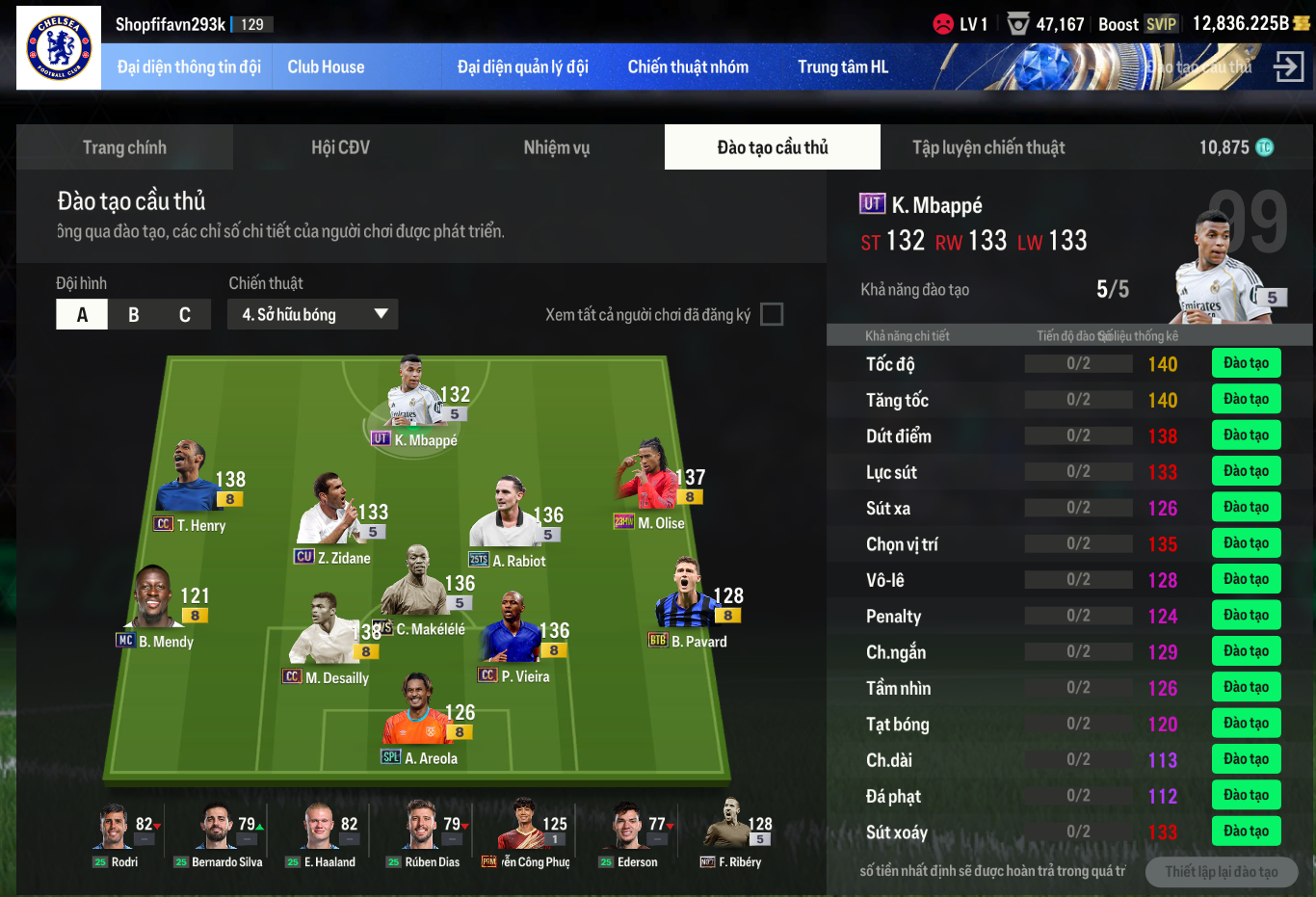The image size is (1316, 897).
Task: Open the Club House menu
Action: coord(326,67)
